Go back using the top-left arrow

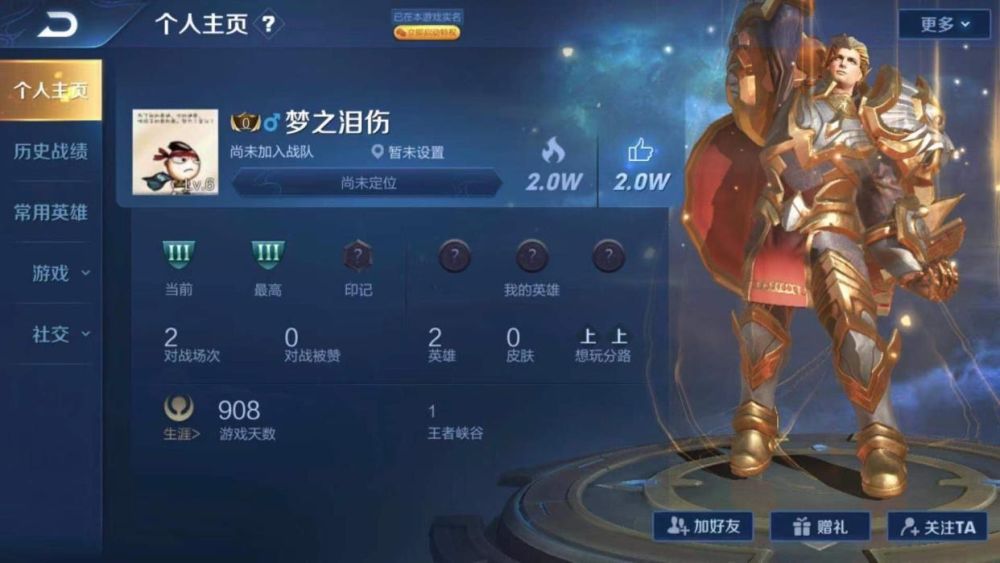(56, 25)
